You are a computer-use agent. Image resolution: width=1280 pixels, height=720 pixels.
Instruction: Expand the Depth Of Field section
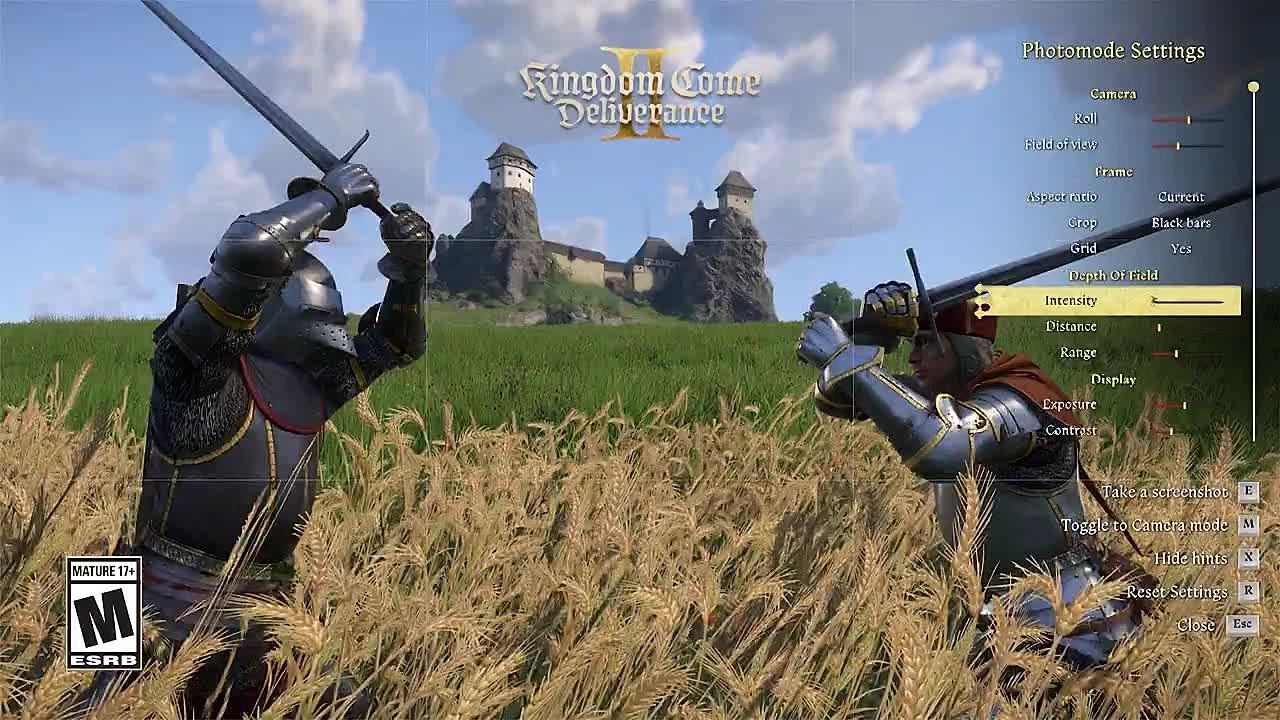pyautogui.click(x=1111, y=274)
